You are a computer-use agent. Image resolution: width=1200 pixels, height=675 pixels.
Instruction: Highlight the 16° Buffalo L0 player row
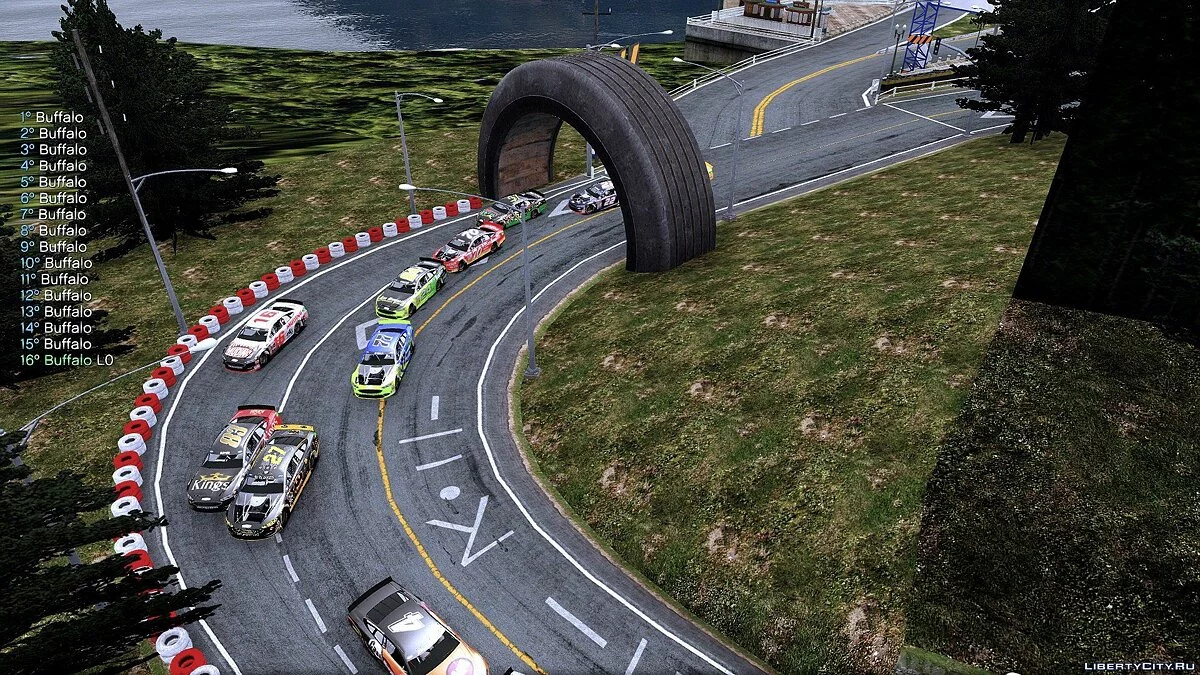[x=66, y=360]
